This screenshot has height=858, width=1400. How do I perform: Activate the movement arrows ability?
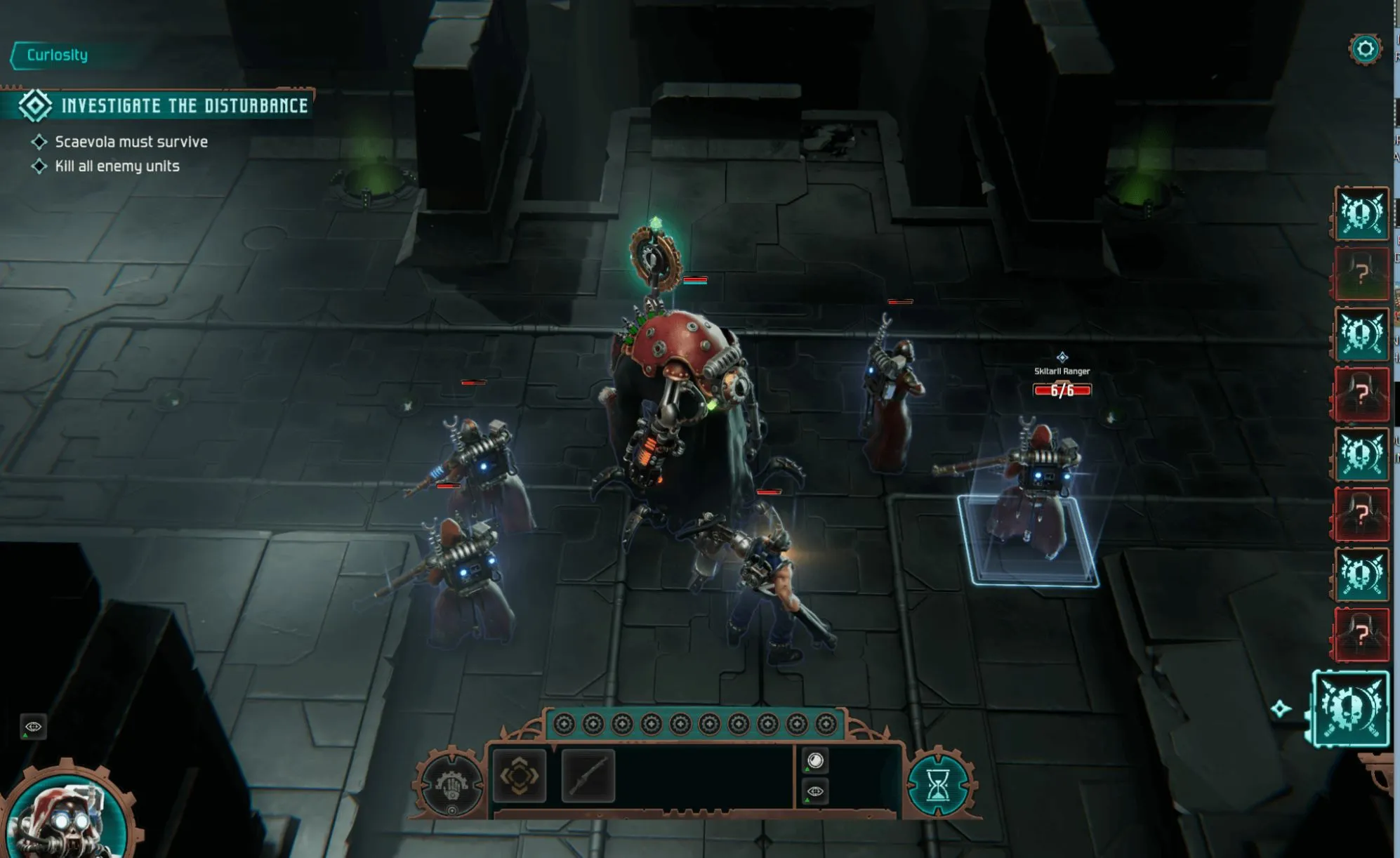[520, 775]
